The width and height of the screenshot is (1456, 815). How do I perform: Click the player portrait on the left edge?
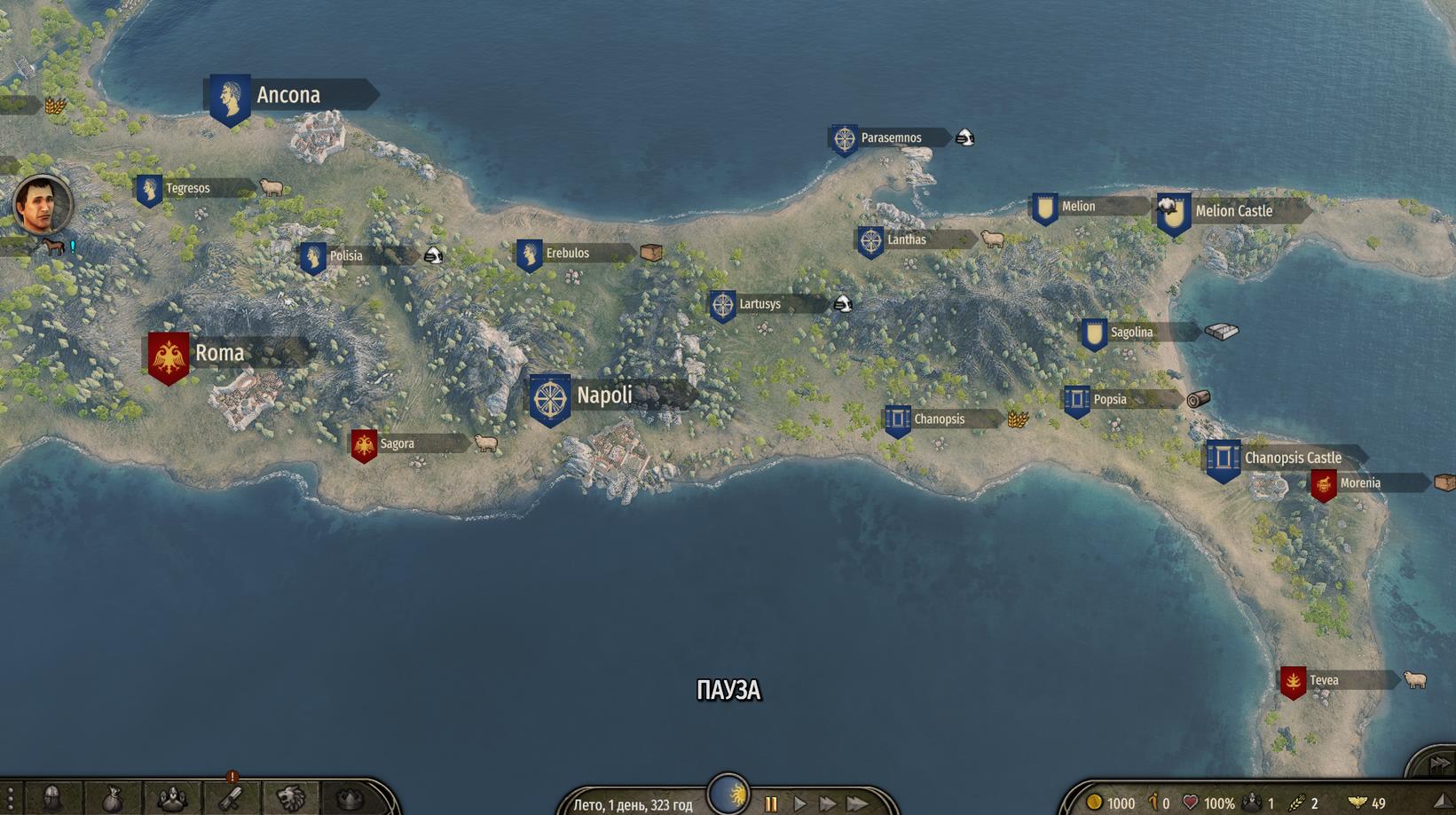(42, 205)
